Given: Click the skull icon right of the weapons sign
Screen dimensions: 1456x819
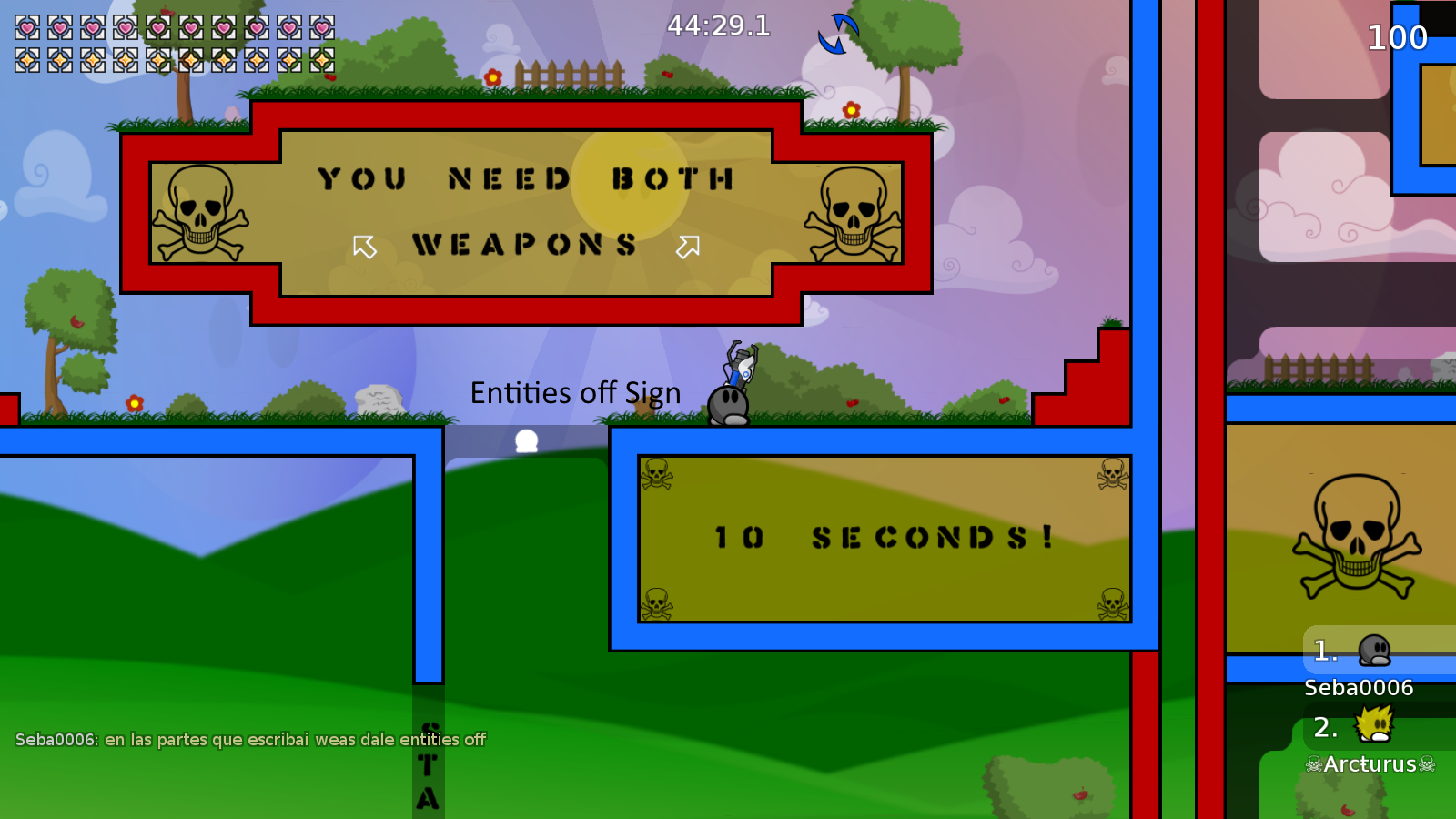Looking at the screenshot, I should coord(852,211).
